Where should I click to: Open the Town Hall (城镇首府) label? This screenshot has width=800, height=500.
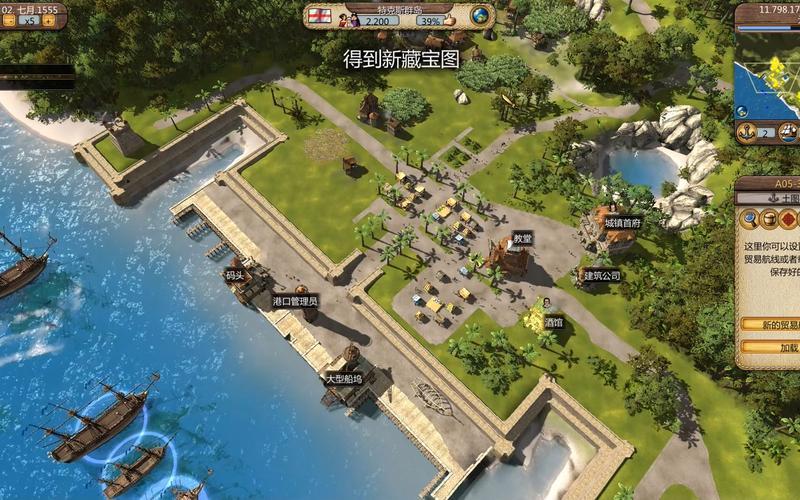(x=623, y=223)
